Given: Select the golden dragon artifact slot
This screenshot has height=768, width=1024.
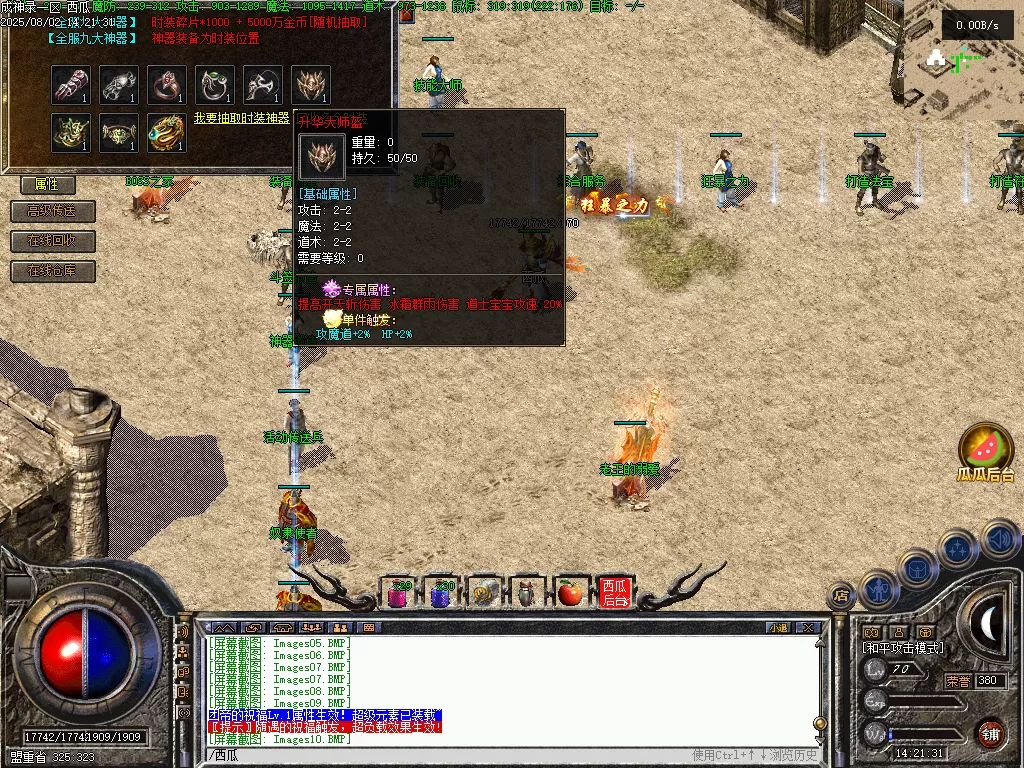Looking at the screenshot, I should point(167,133).
